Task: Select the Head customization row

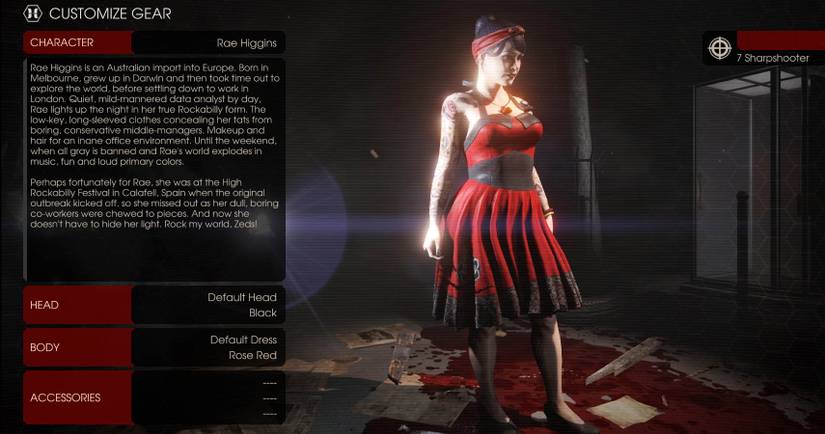Action: tap(154, 305)
